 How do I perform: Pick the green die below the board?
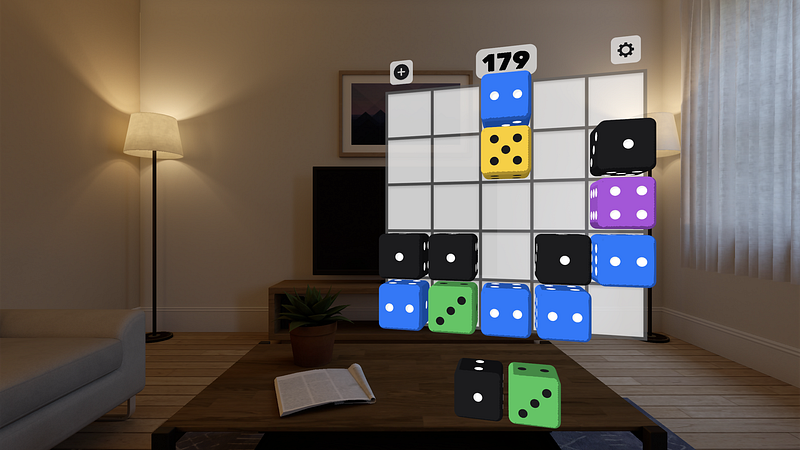pos(534,395)
